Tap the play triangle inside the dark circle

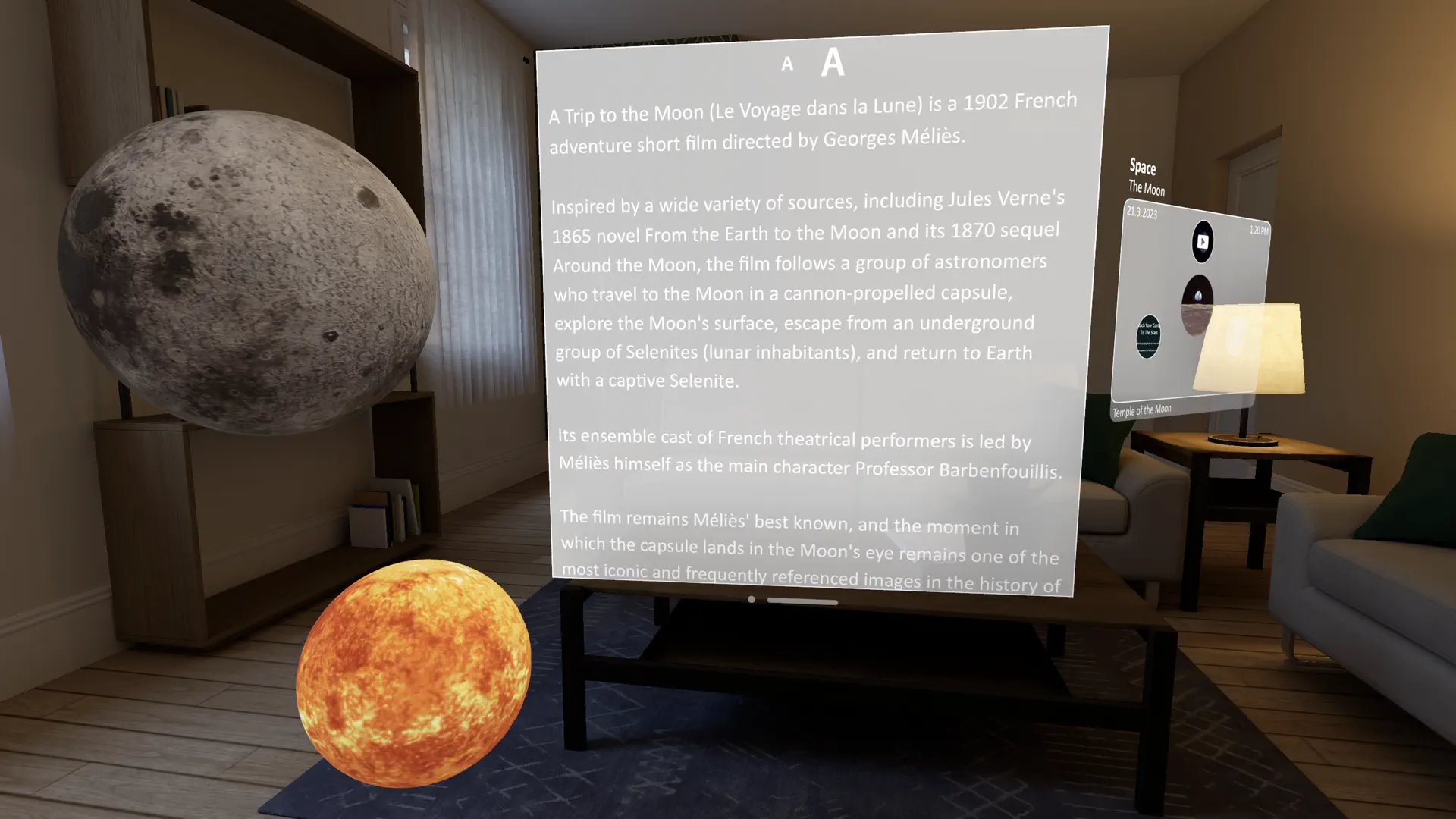(x=1203, y=241)
